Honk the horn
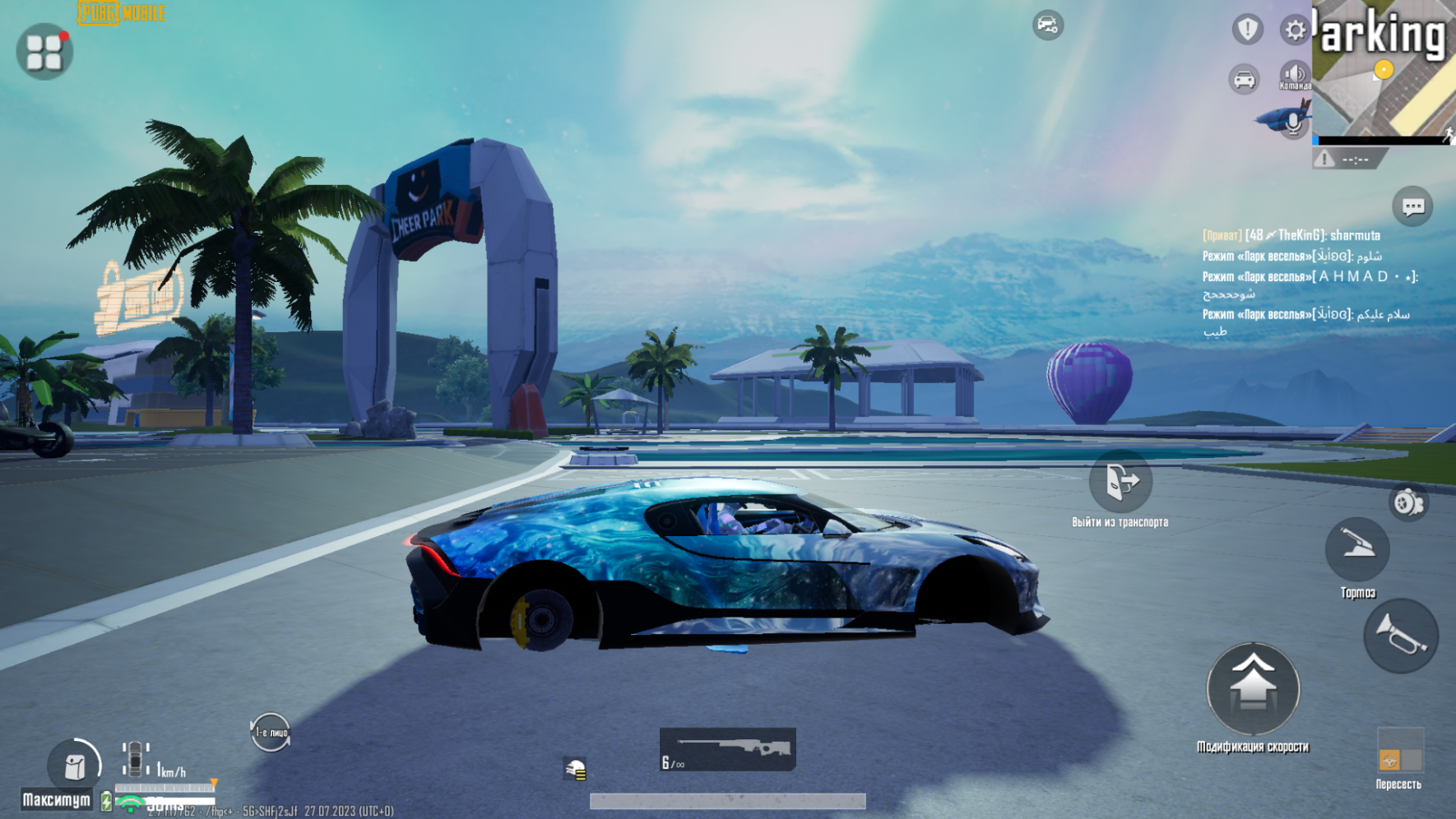1456x819 pixels. tap(1401, 635)
